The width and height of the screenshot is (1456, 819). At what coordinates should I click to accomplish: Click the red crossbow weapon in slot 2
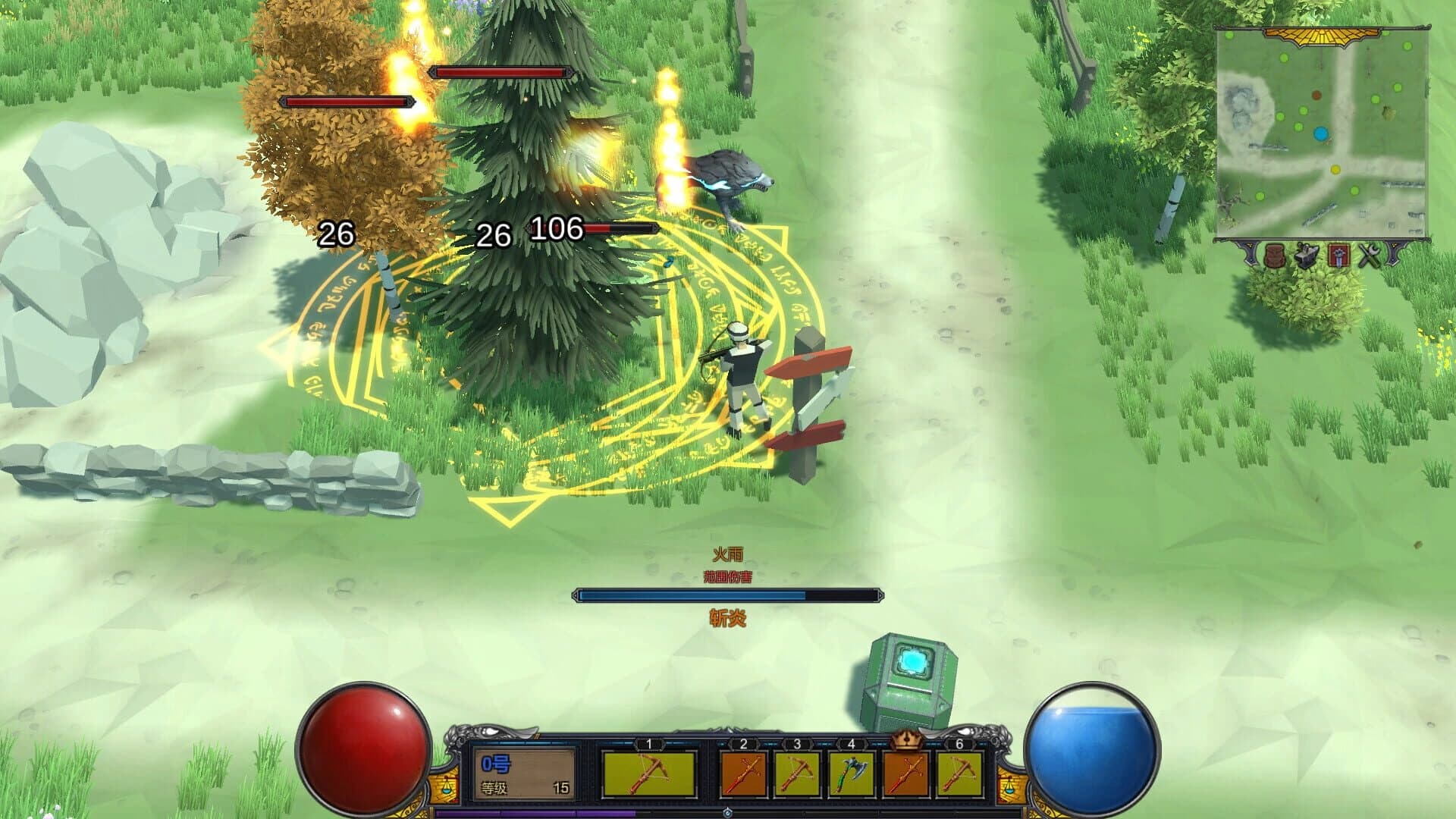743,773
